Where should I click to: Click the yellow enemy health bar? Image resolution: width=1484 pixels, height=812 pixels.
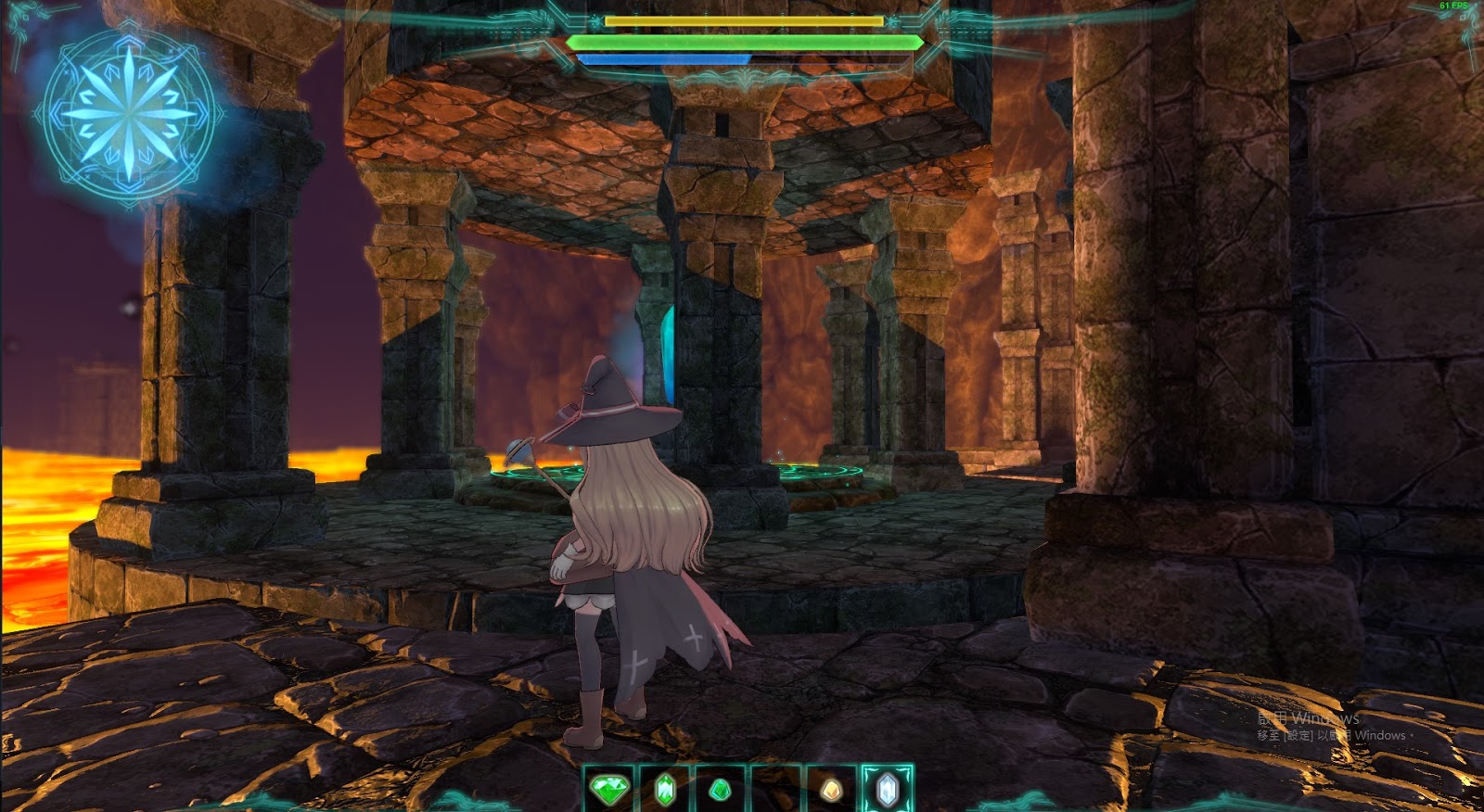[742, 19]
